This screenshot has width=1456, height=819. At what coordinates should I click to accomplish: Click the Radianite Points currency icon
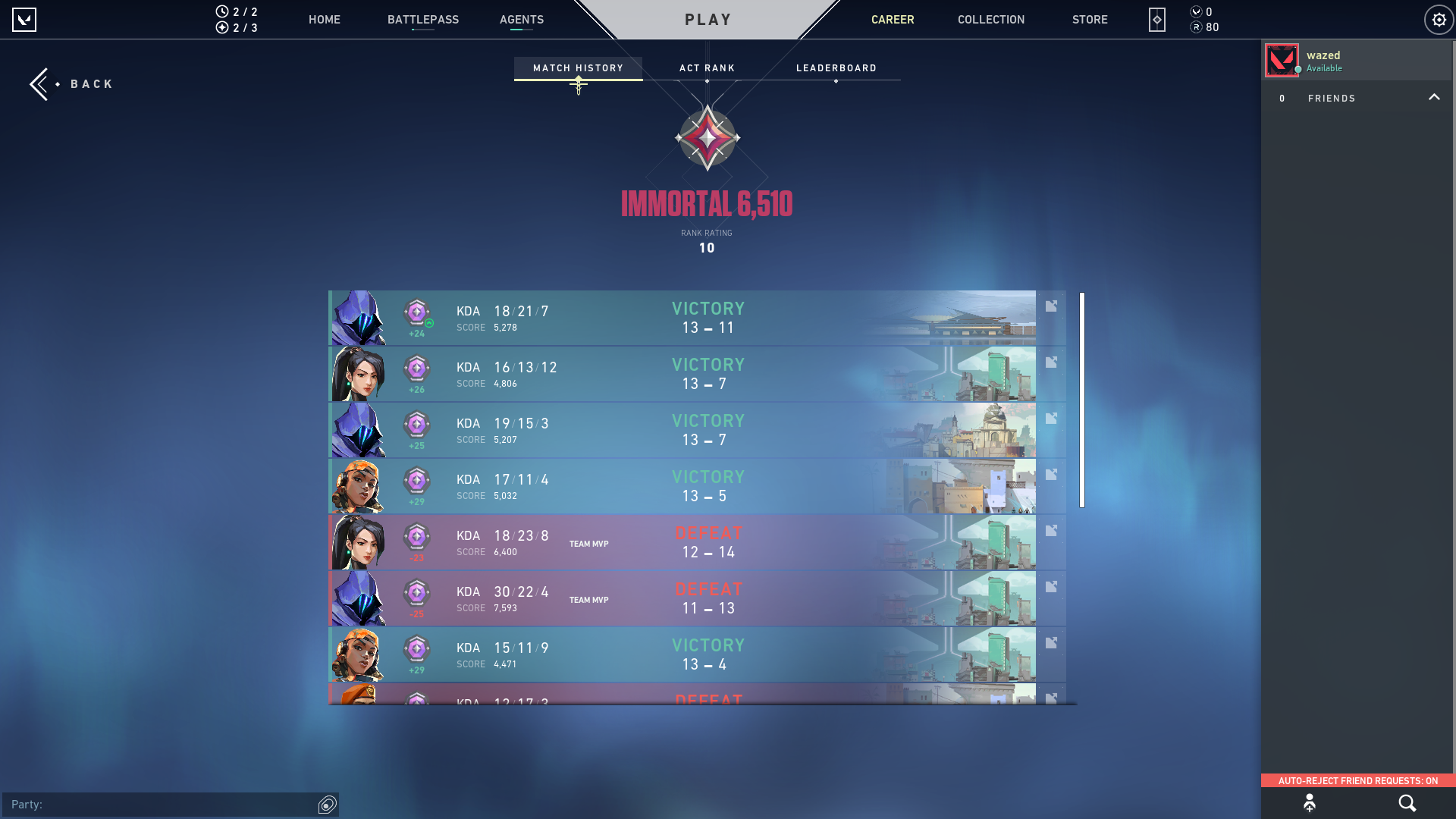point(1197,27)
